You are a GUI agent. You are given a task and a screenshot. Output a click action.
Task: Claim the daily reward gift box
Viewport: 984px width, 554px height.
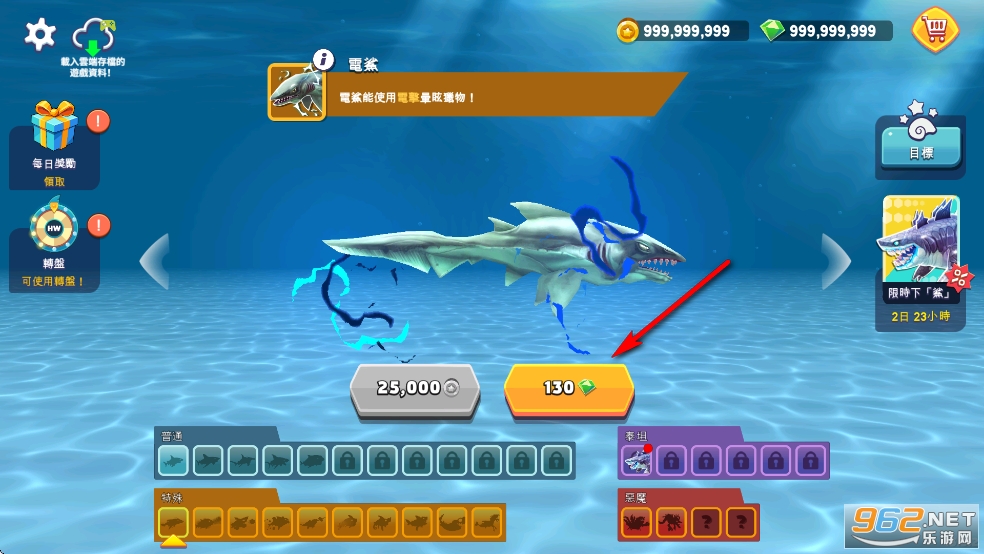coord(53,128)
